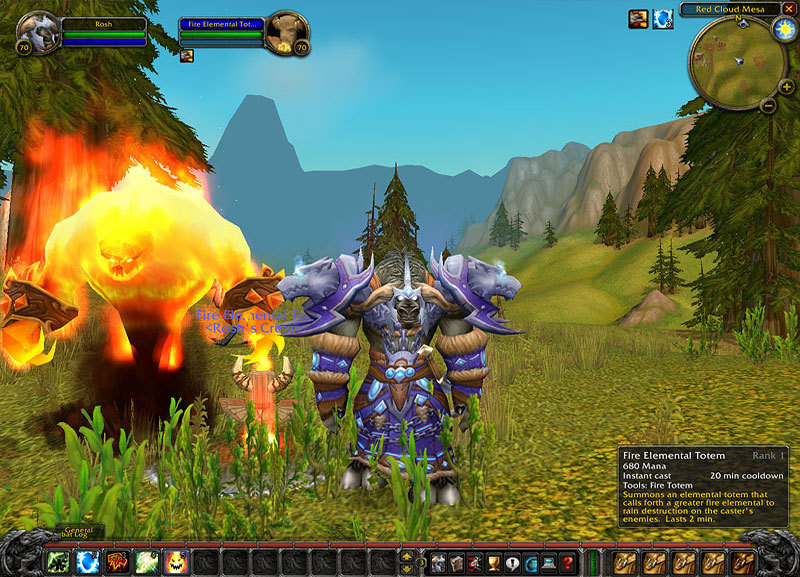Cast the blue swirling orb spell
The width and height of the screenshot is (800, 577).
point(88,561)
